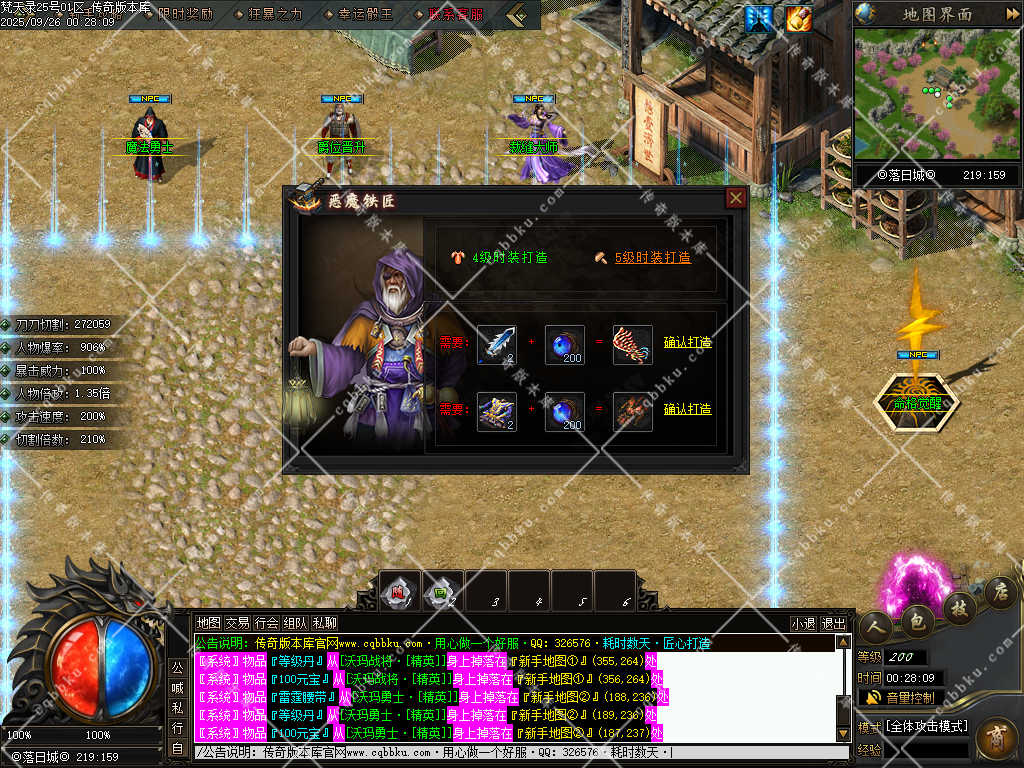The image size is (1024, 768).
Task: Select the 4级时装打造 option
Action: [509, 257]
